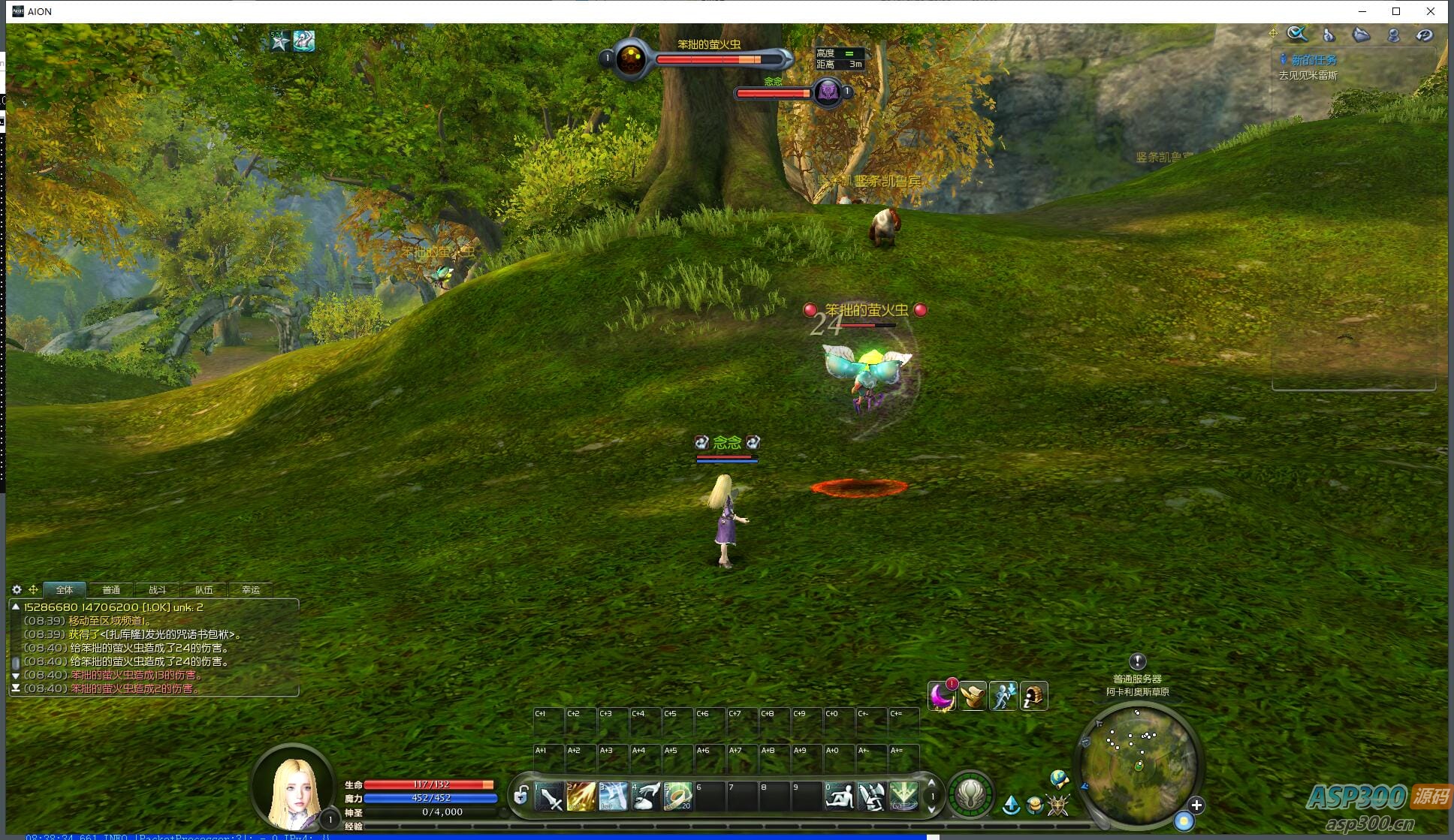Click the purple crescent moon notification icon

tap(941, 697)
